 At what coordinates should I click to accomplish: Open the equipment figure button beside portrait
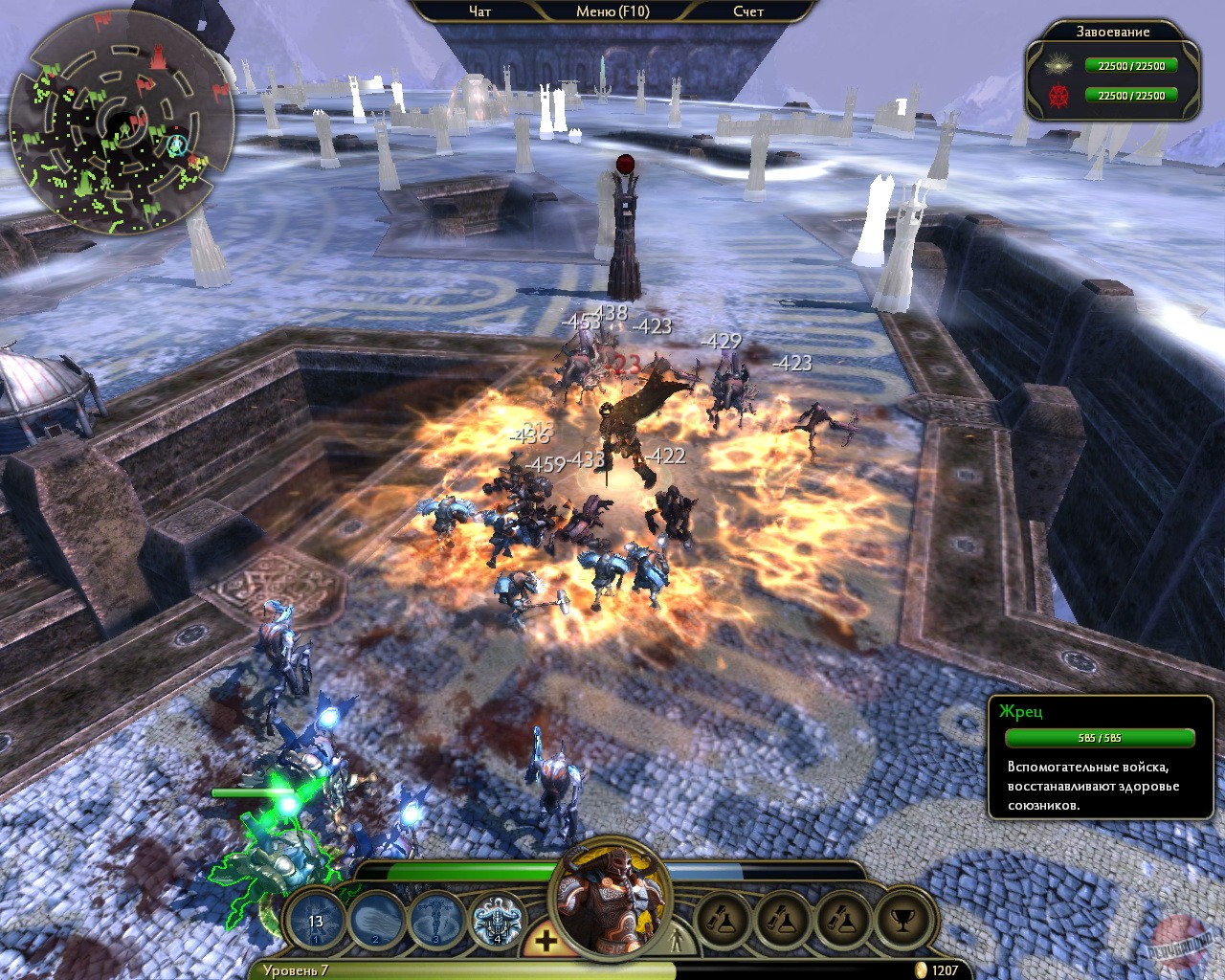(676, 938)
